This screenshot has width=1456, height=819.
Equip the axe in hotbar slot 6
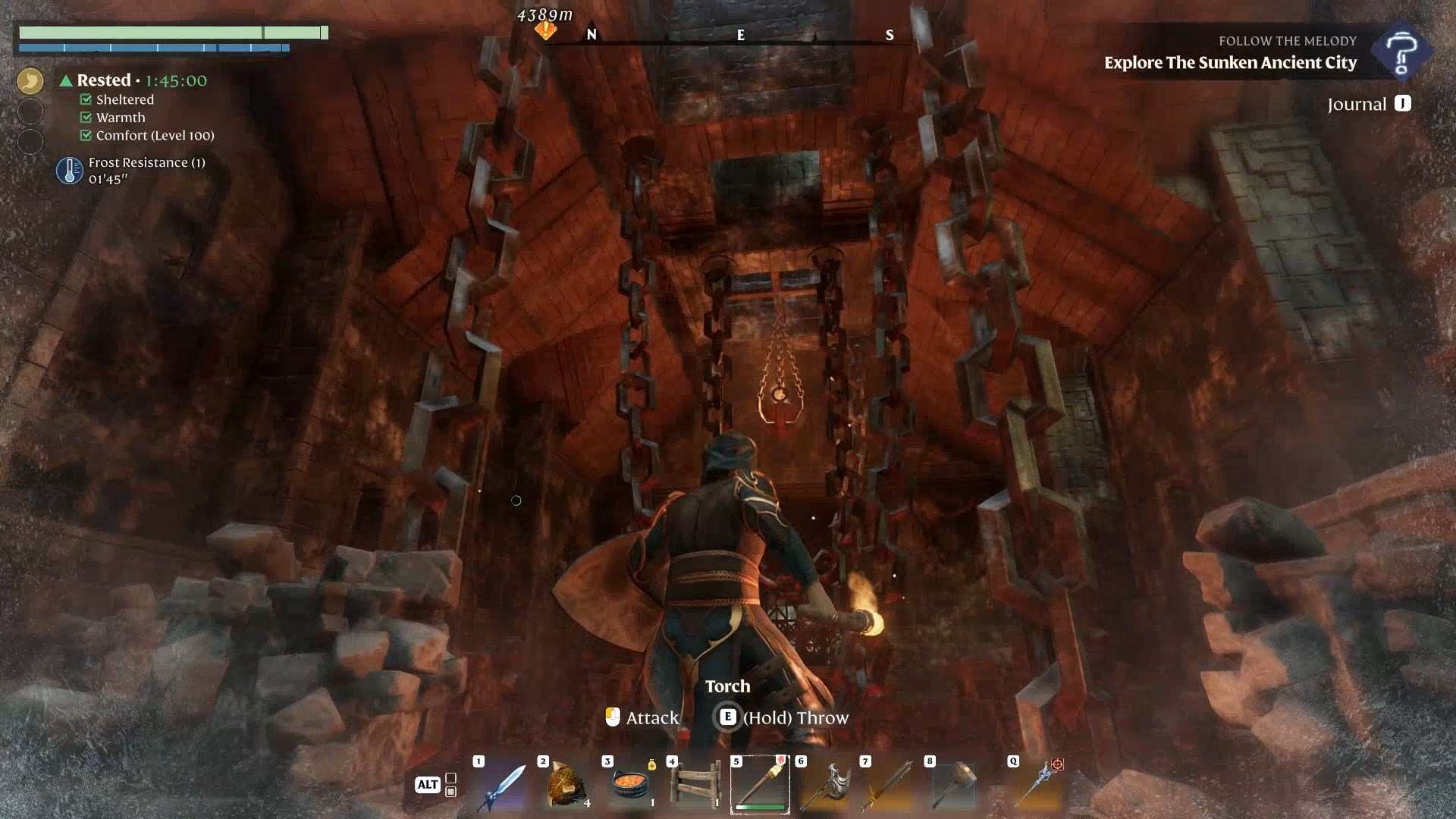(824, 786)
